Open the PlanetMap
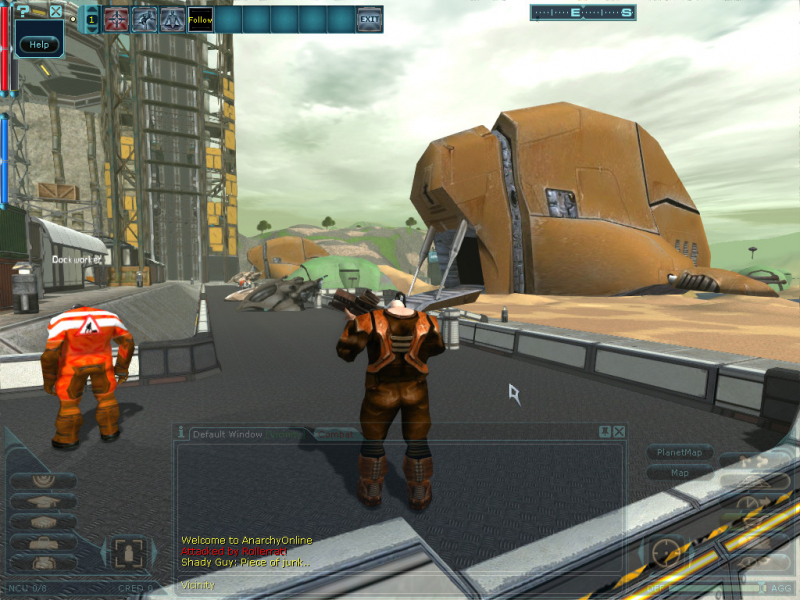This screenshot has height=600, width=800. pos(679,452)
